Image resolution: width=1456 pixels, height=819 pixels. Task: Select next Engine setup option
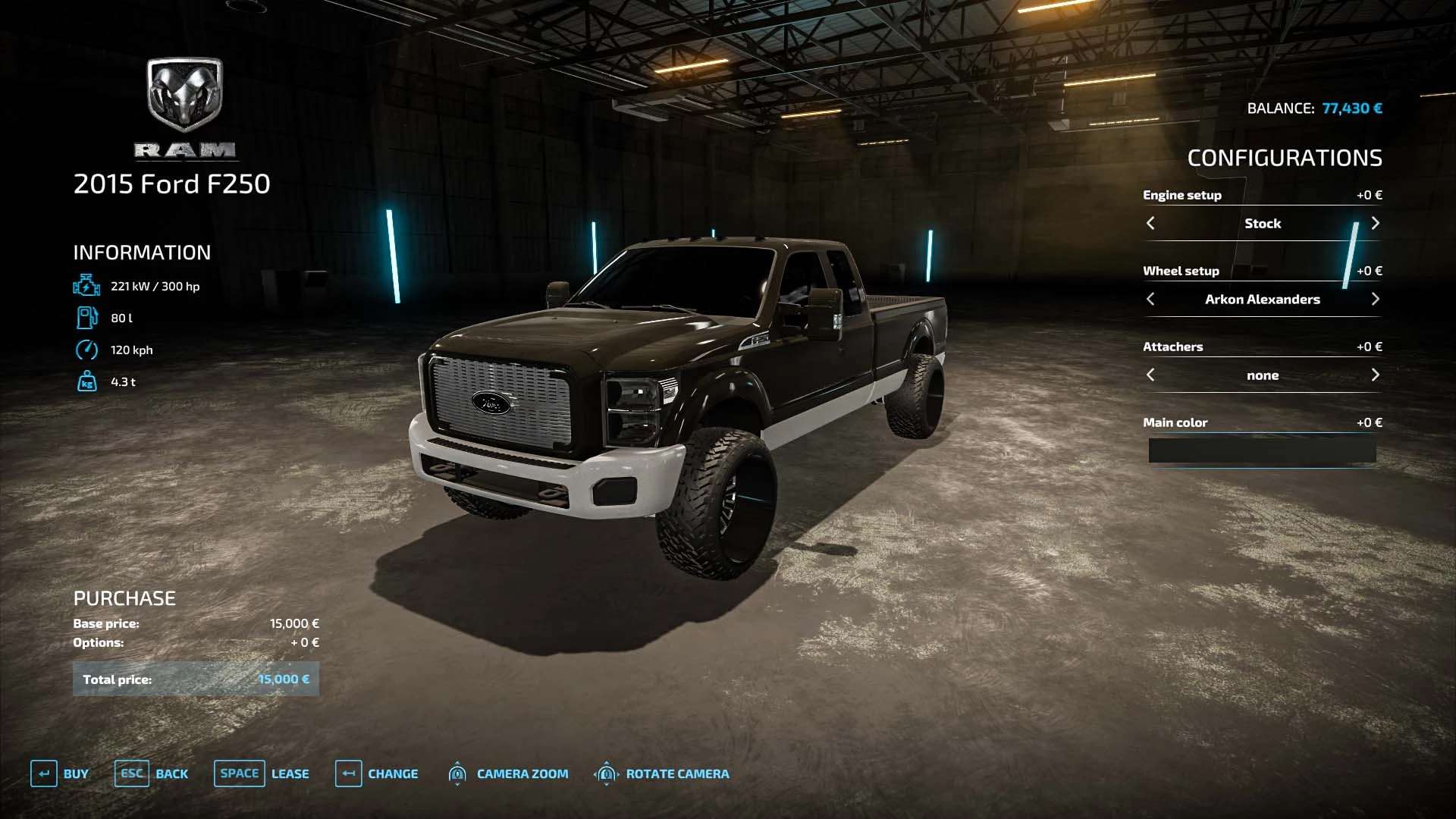click(1375, 223)
